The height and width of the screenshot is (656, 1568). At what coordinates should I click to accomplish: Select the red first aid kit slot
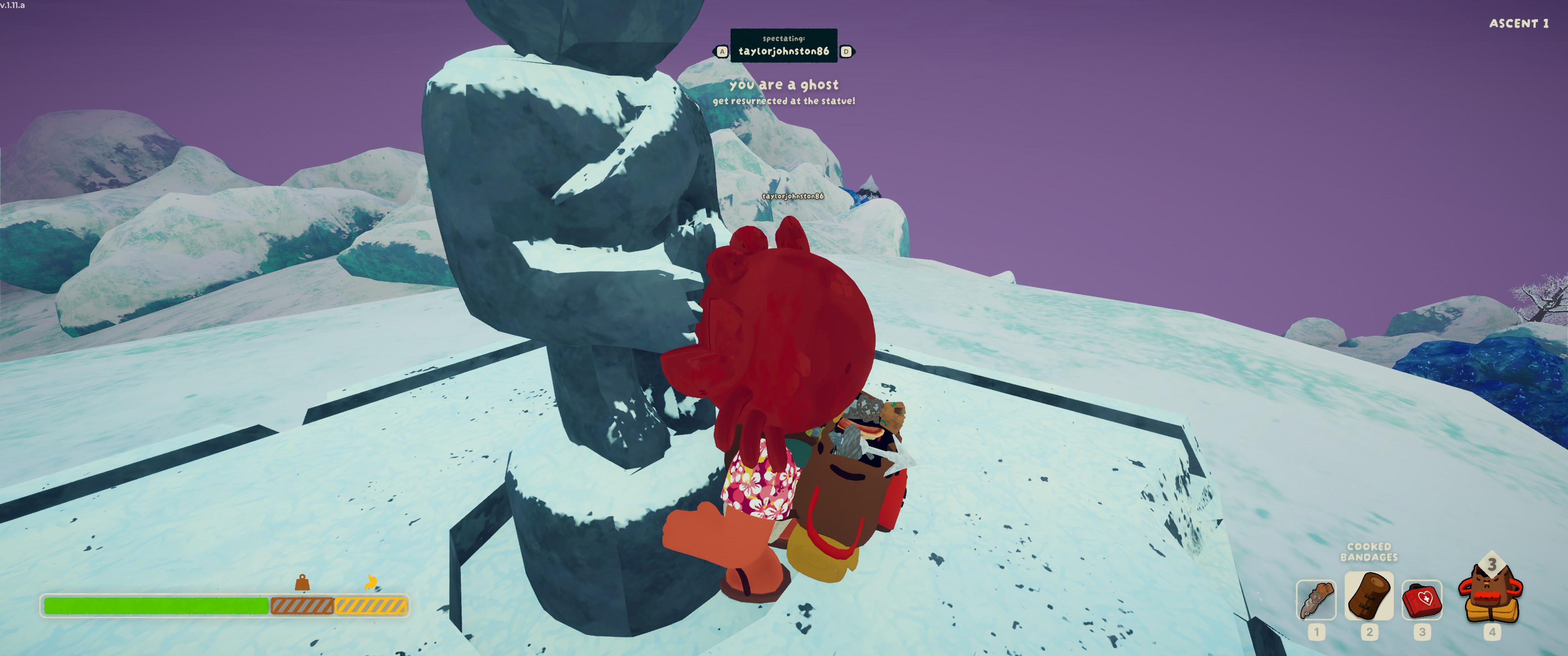click(1422, 600)
